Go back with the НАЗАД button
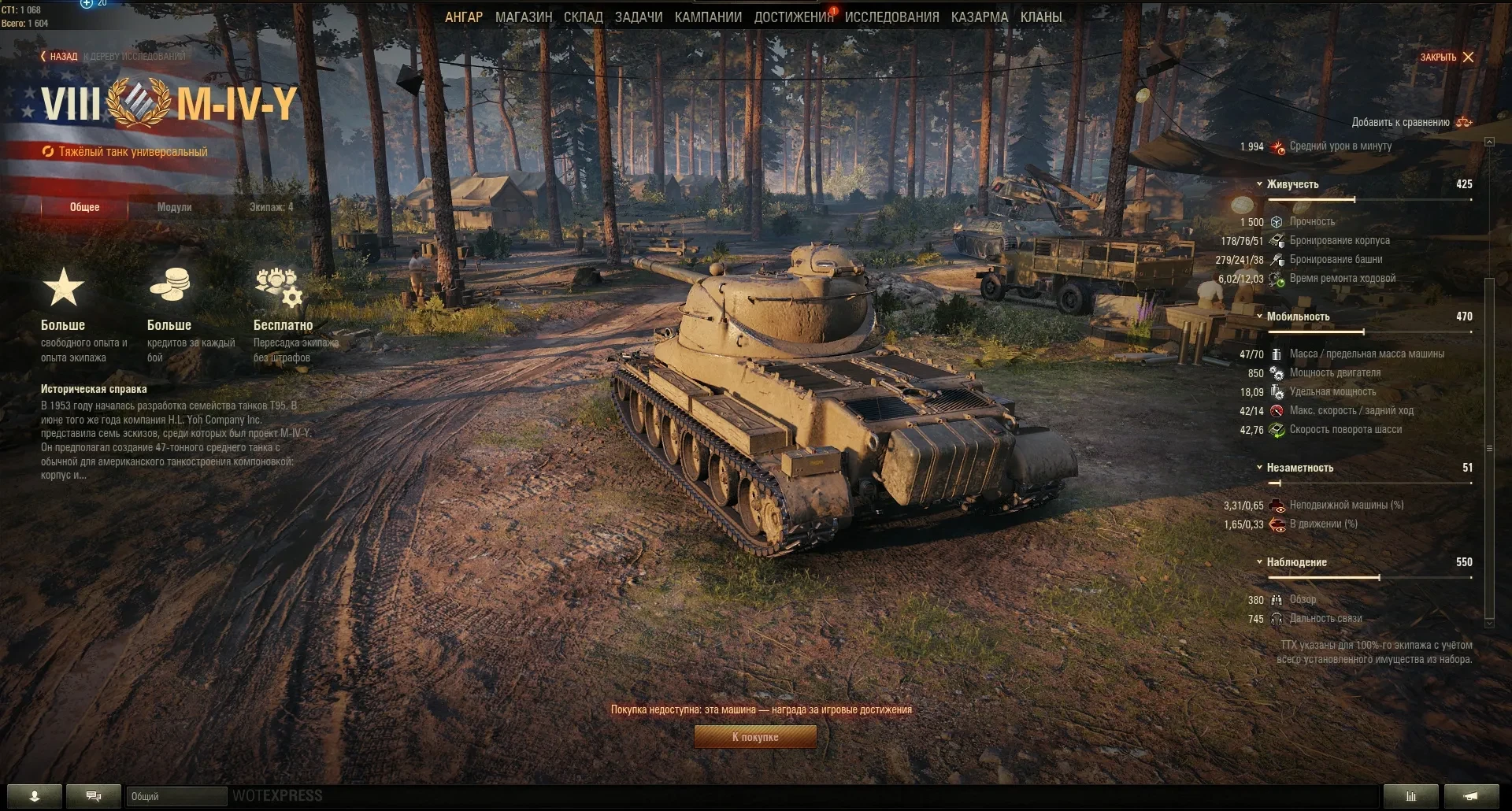 [x=59, y=57]
